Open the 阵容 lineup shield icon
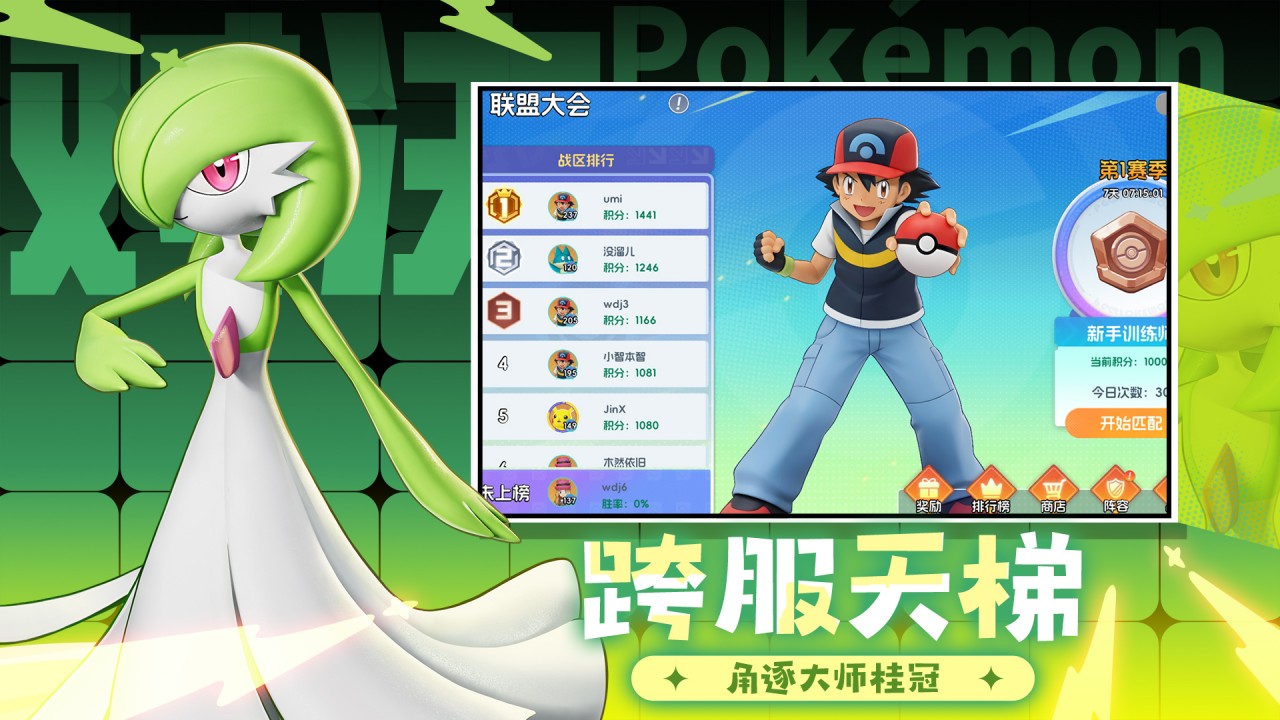This screenshot has width=1280, height=720. [1116, 487]
